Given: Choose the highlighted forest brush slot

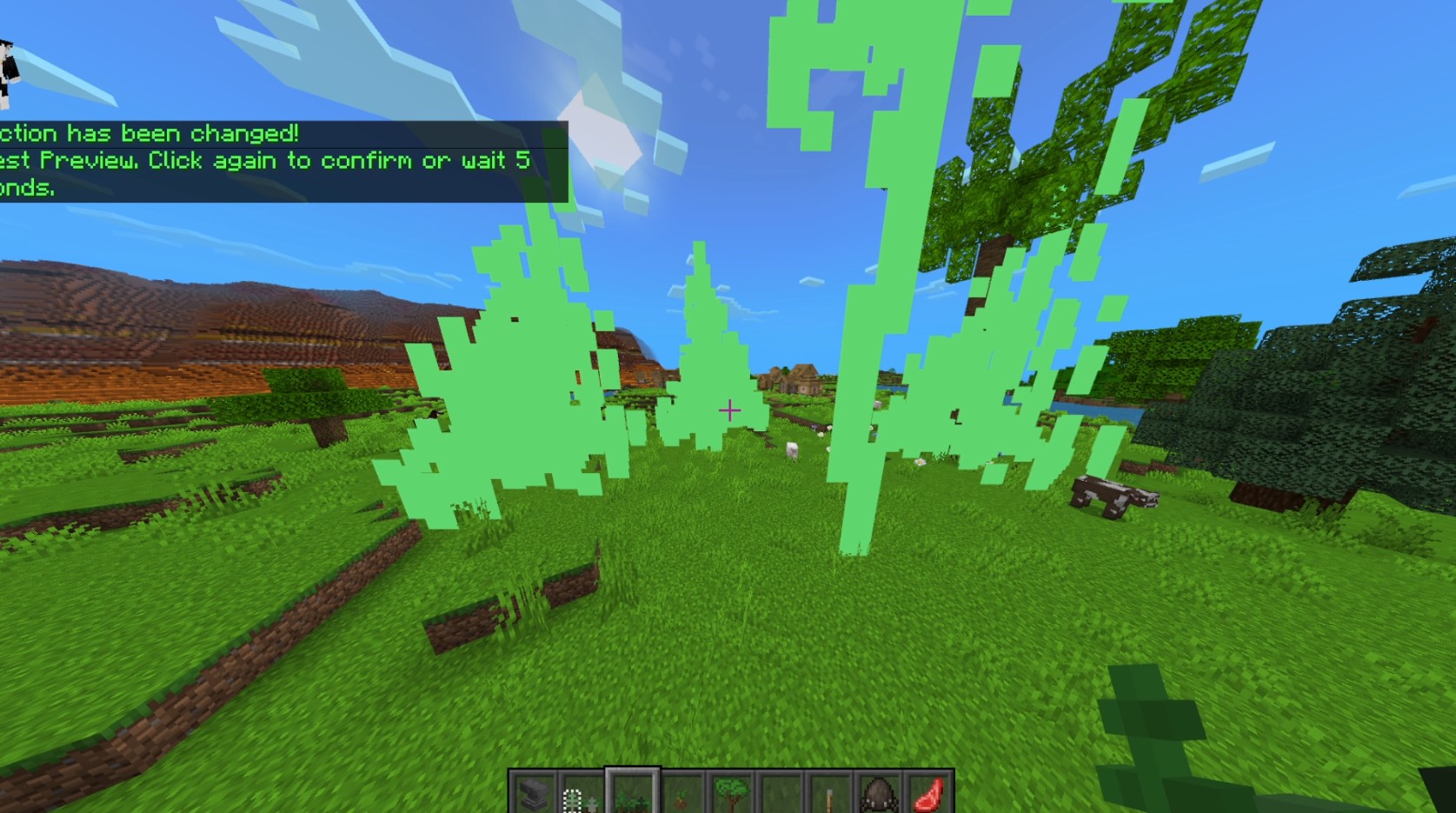Looking at the screenshot, I should point(632,793).
